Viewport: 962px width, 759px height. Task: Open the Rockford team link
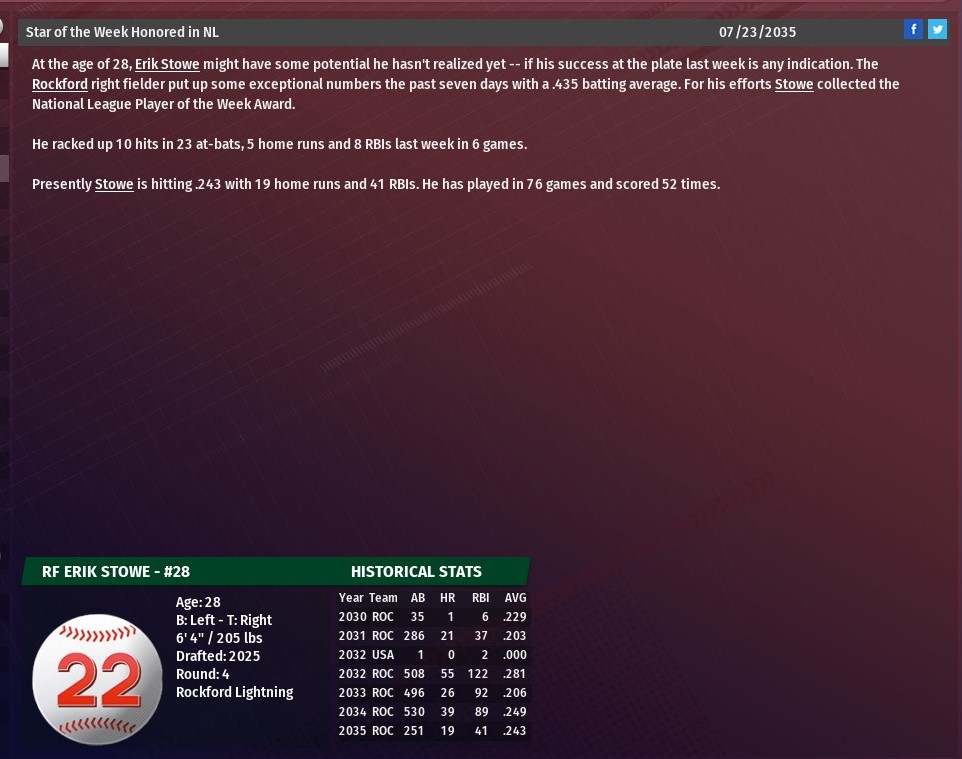pyautogui.click(x=60, y=84)
